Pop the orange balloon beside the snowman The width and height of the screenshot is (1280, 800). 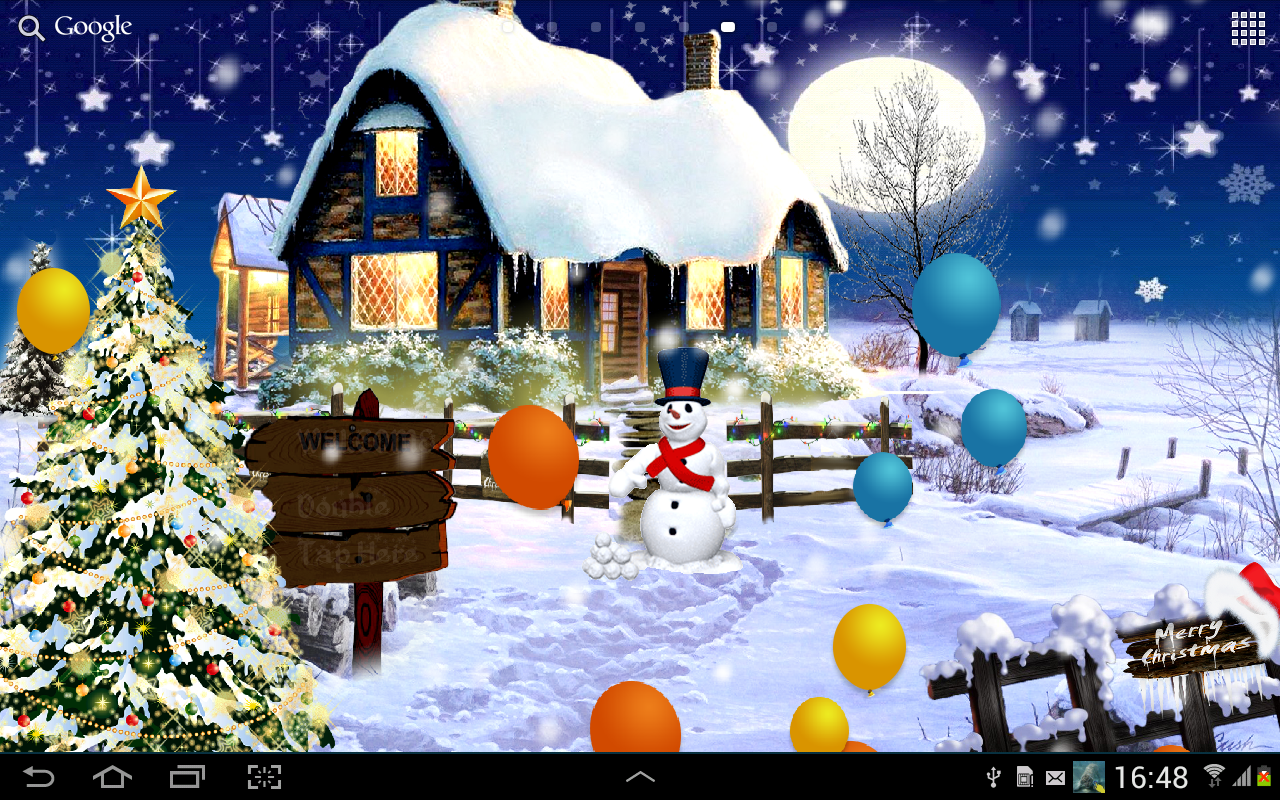coord(533,460)
